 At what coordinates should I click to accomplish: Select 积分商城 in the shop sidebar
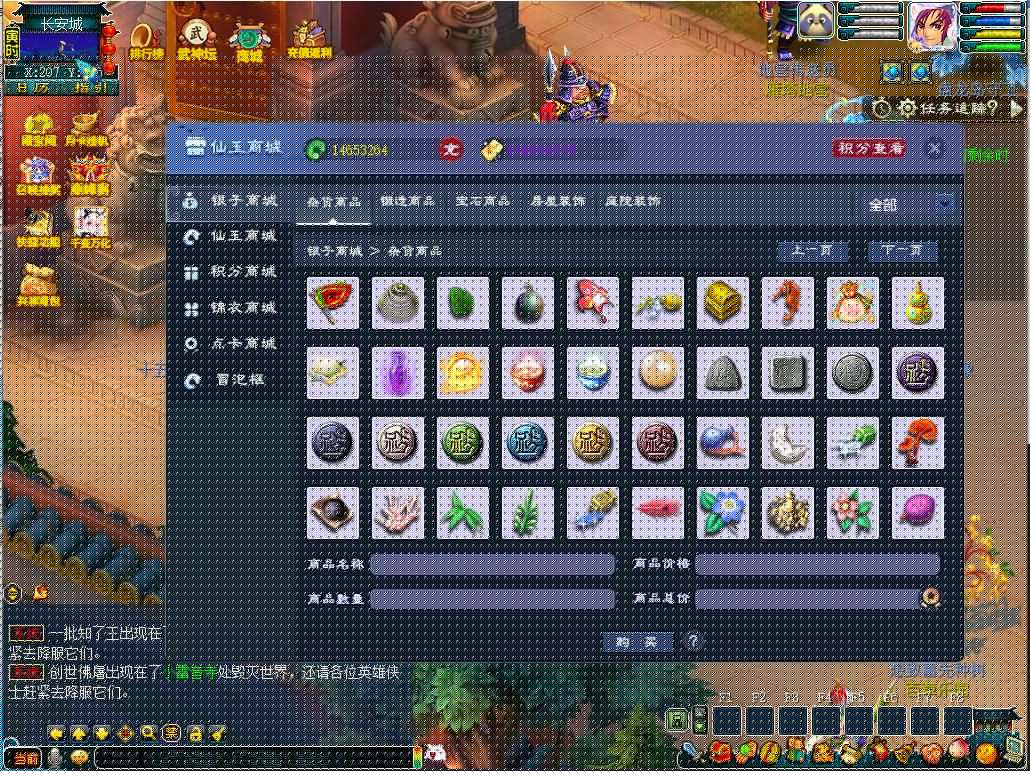pyautogui.click(x=242, y=272)
